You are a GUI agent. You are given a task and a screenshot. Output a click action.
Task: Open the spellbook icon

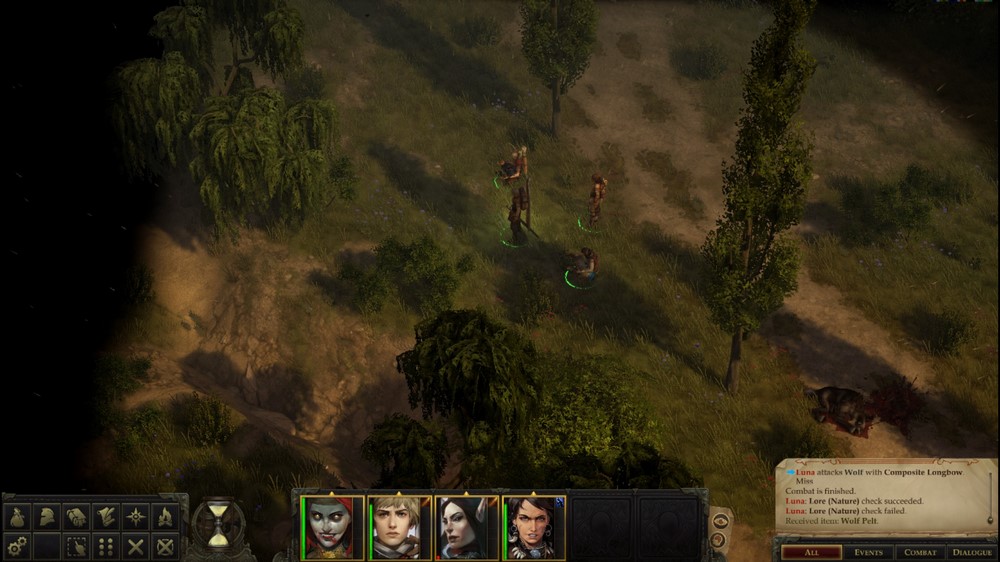pyautogui.click(x=76, y=517)
